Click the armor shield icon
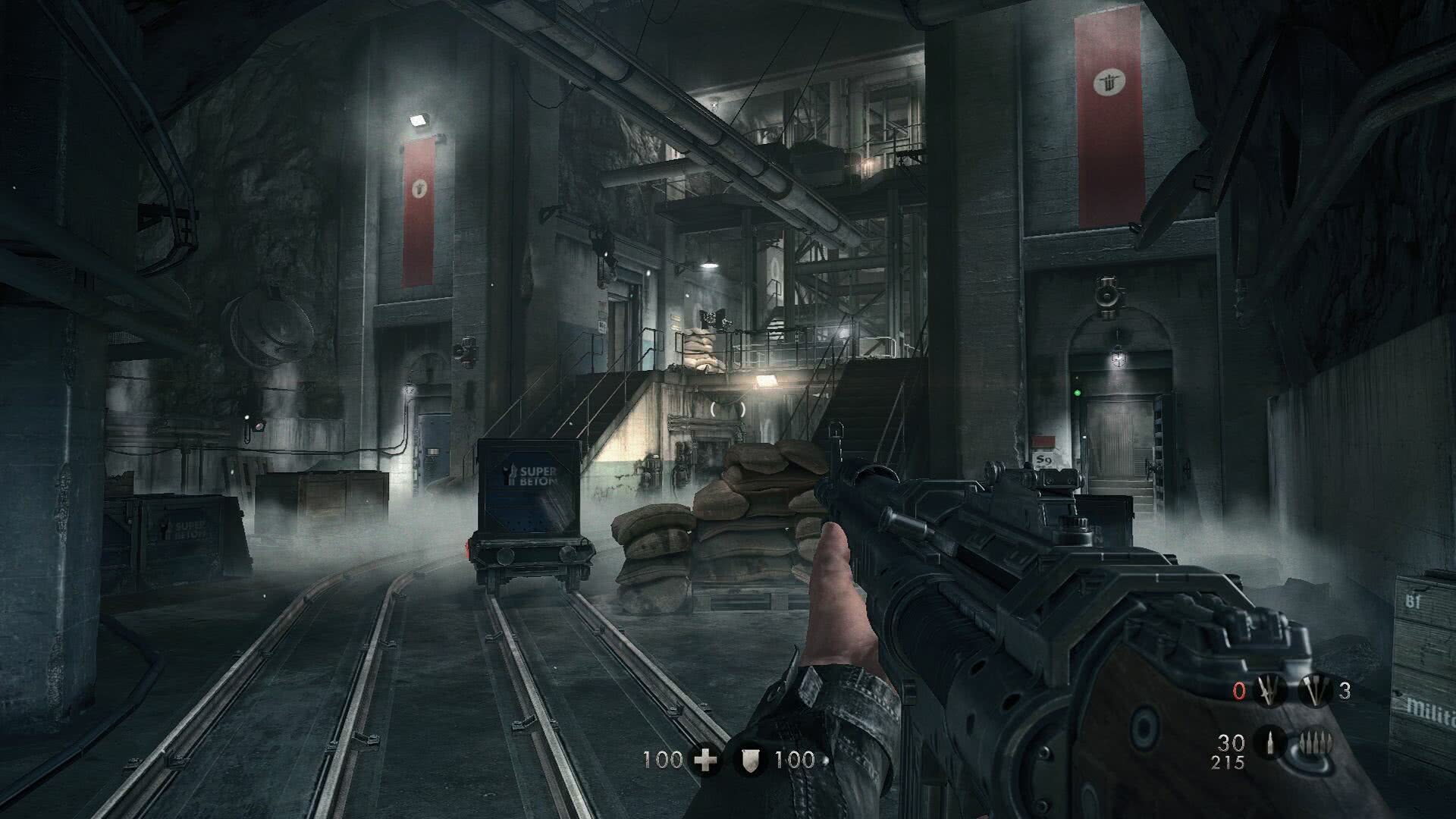This screenshot has width=1456, height=819. pos(751,760)
